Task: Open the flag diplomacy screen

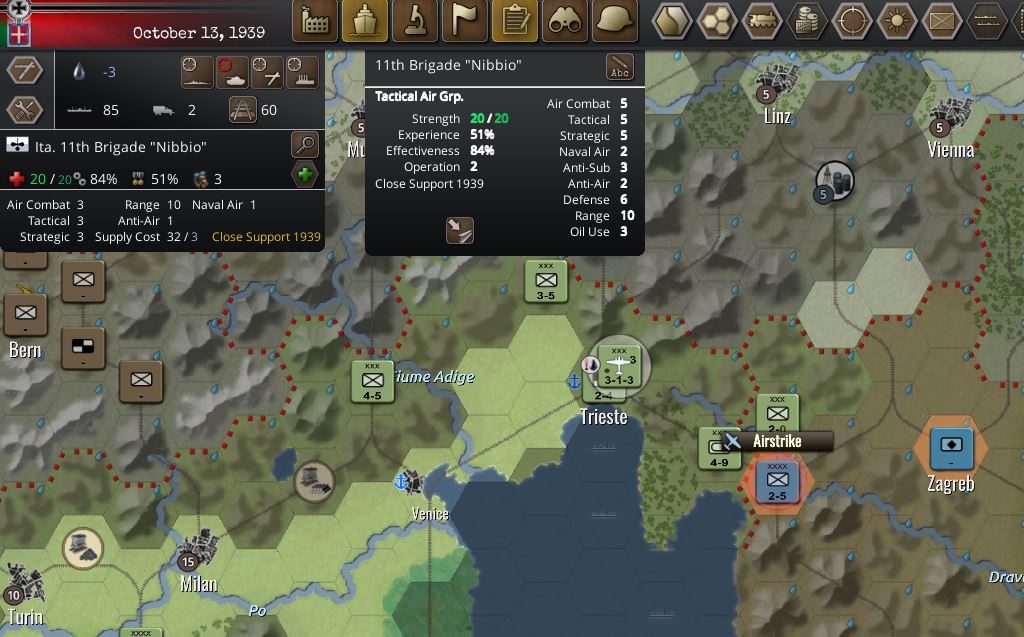Action: coord(465,21)
